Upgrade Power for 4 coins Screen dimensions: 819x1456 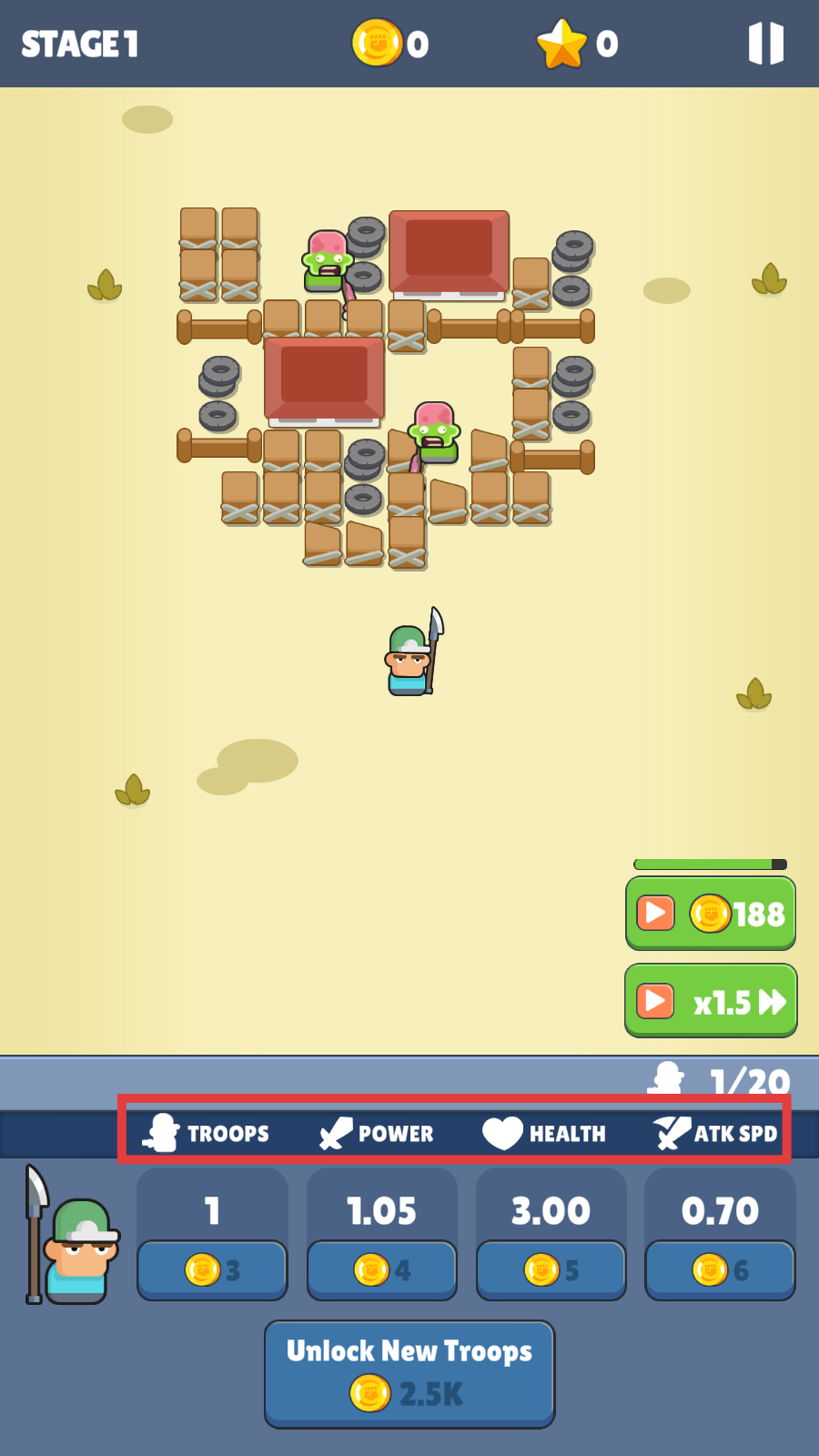[382, 1269]
